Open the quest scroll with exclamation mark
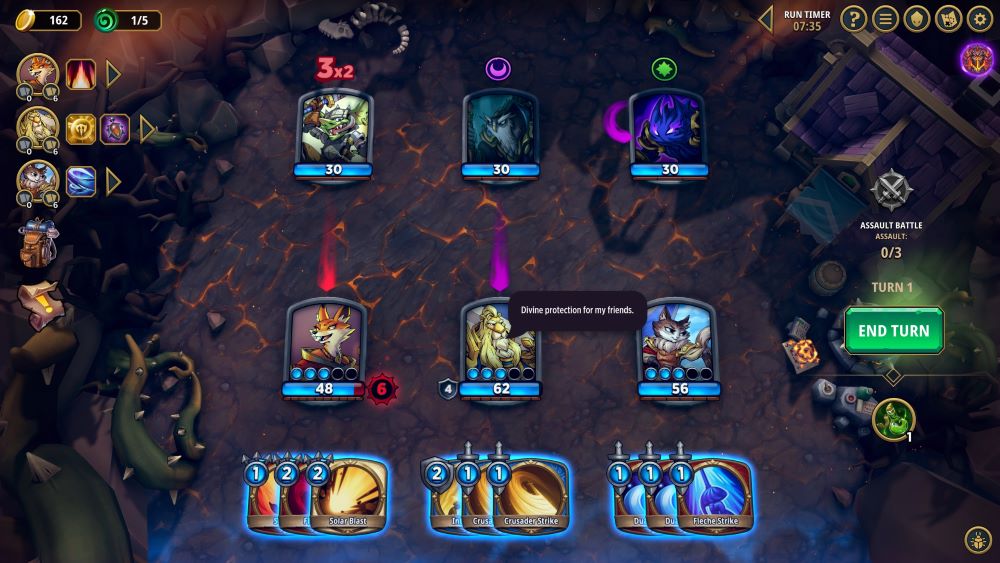Image resolution: width=1000 pixels, height=563 pixels. 38,296
